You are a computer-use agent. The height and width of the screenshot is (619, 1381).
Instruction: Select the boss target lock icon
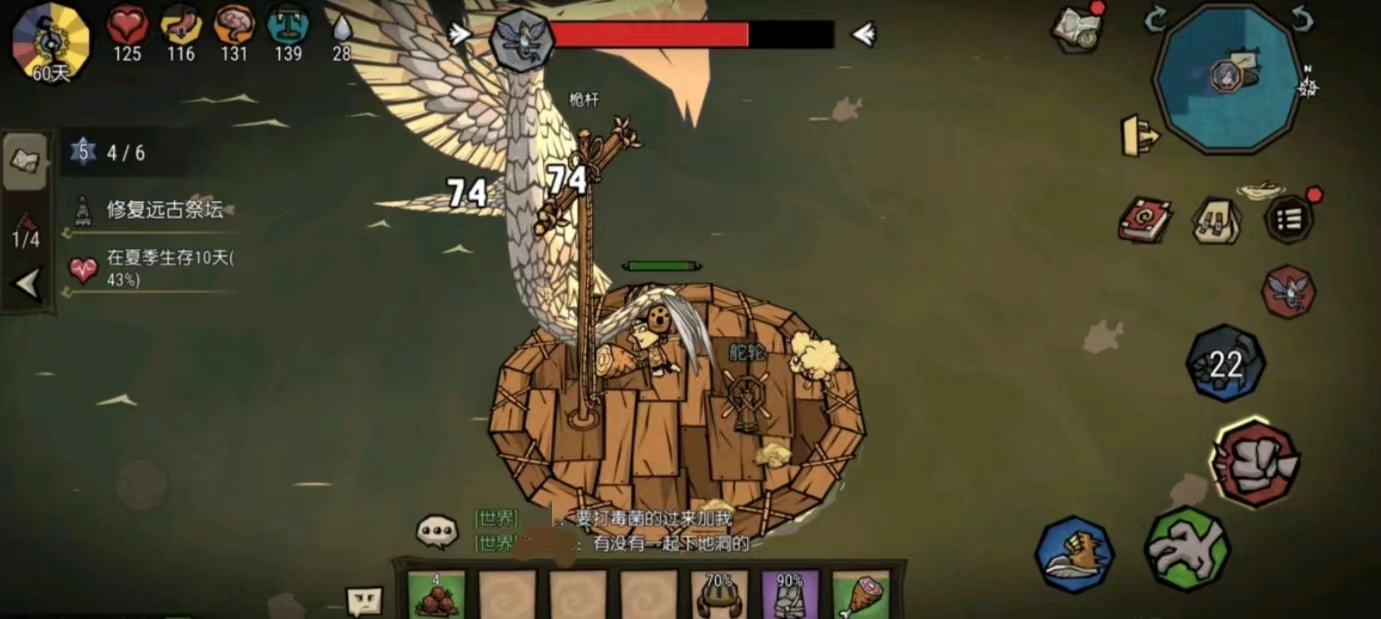coord(1289,291)
